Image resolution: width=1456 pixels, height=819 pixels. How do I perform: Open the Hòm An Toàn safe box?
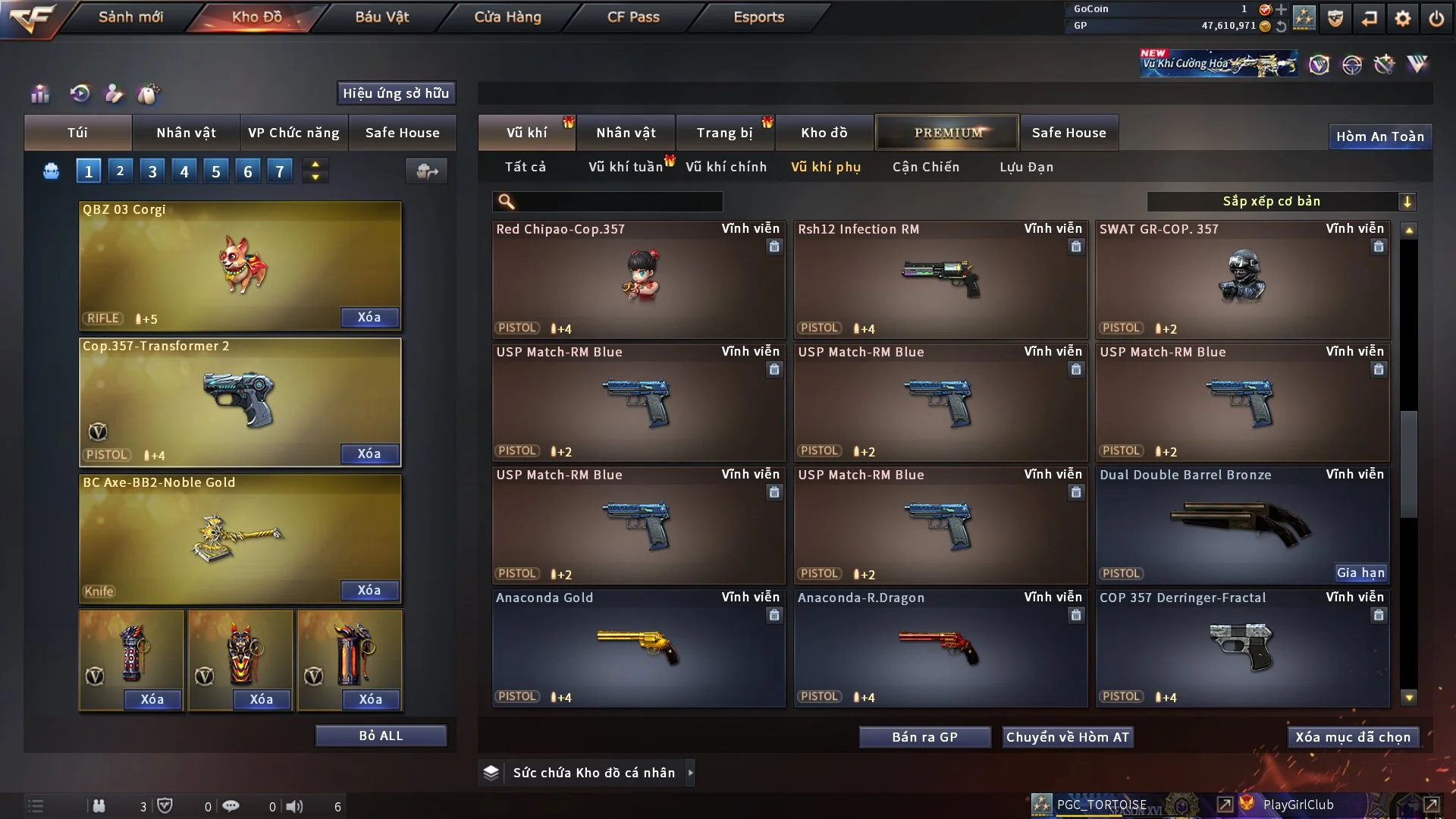pyautogui.click(x=1379, y=136)
